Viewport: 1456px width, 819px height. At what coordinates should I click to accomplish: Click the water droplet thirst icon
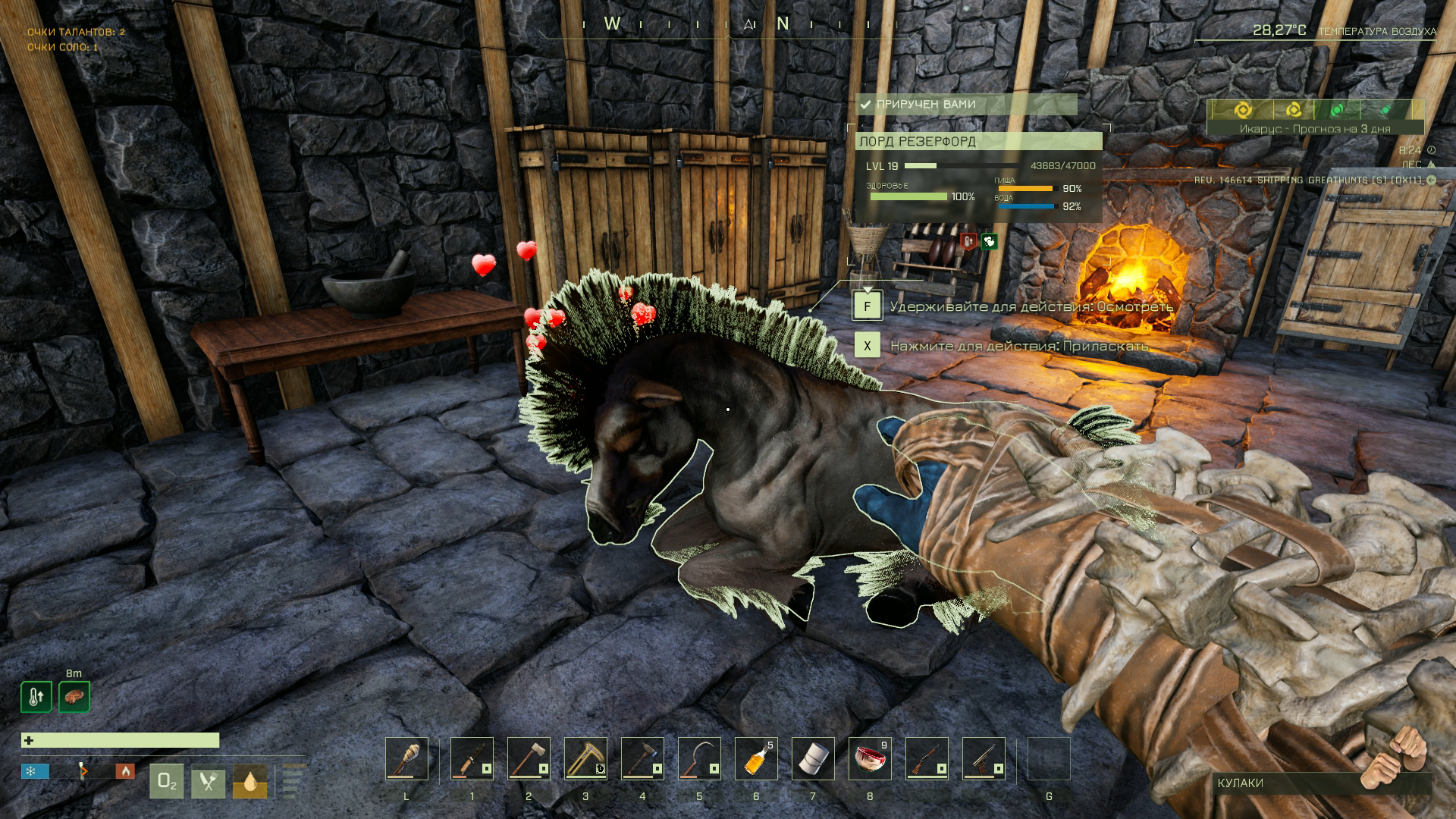pyautogui.click(x=249, y=782)
